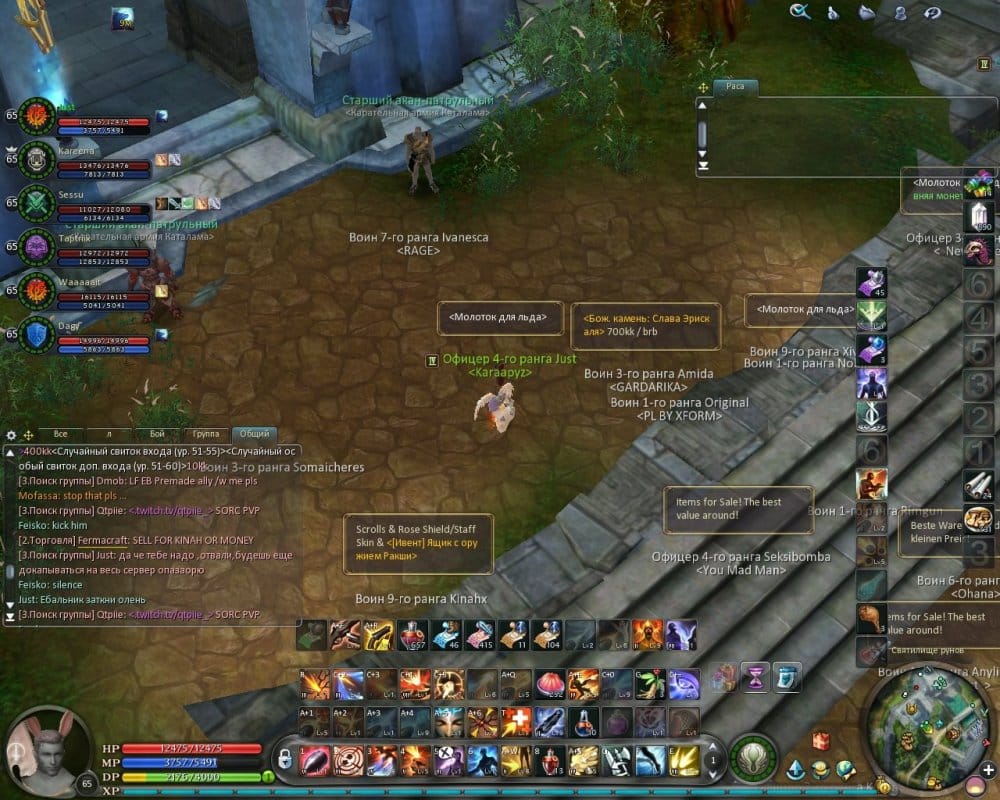Show the Все chat tab
Viewport: 1000px width, 800px height.
(x=60, y=434)
